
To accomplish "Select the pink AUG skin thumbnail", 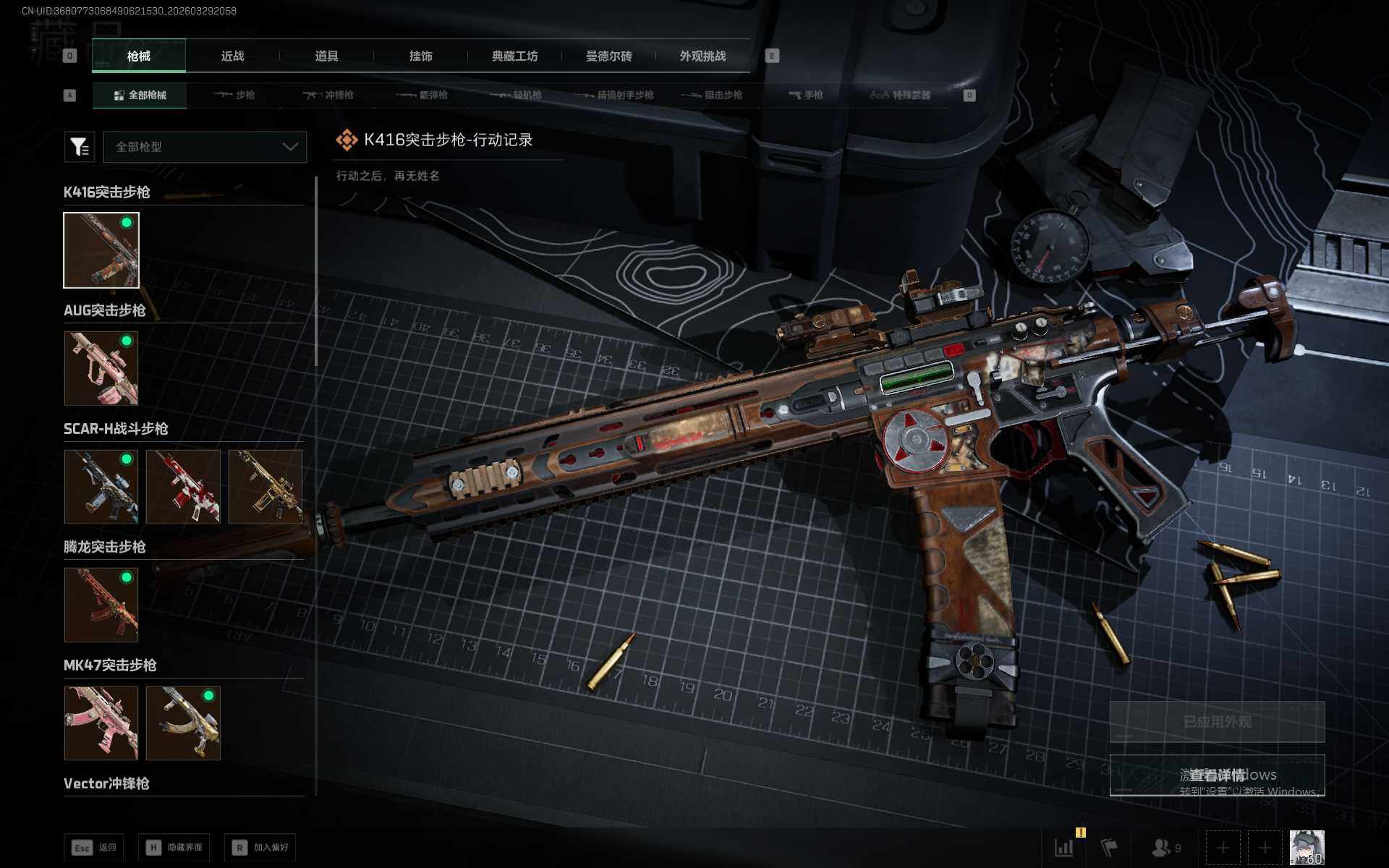I will point(101,368).
